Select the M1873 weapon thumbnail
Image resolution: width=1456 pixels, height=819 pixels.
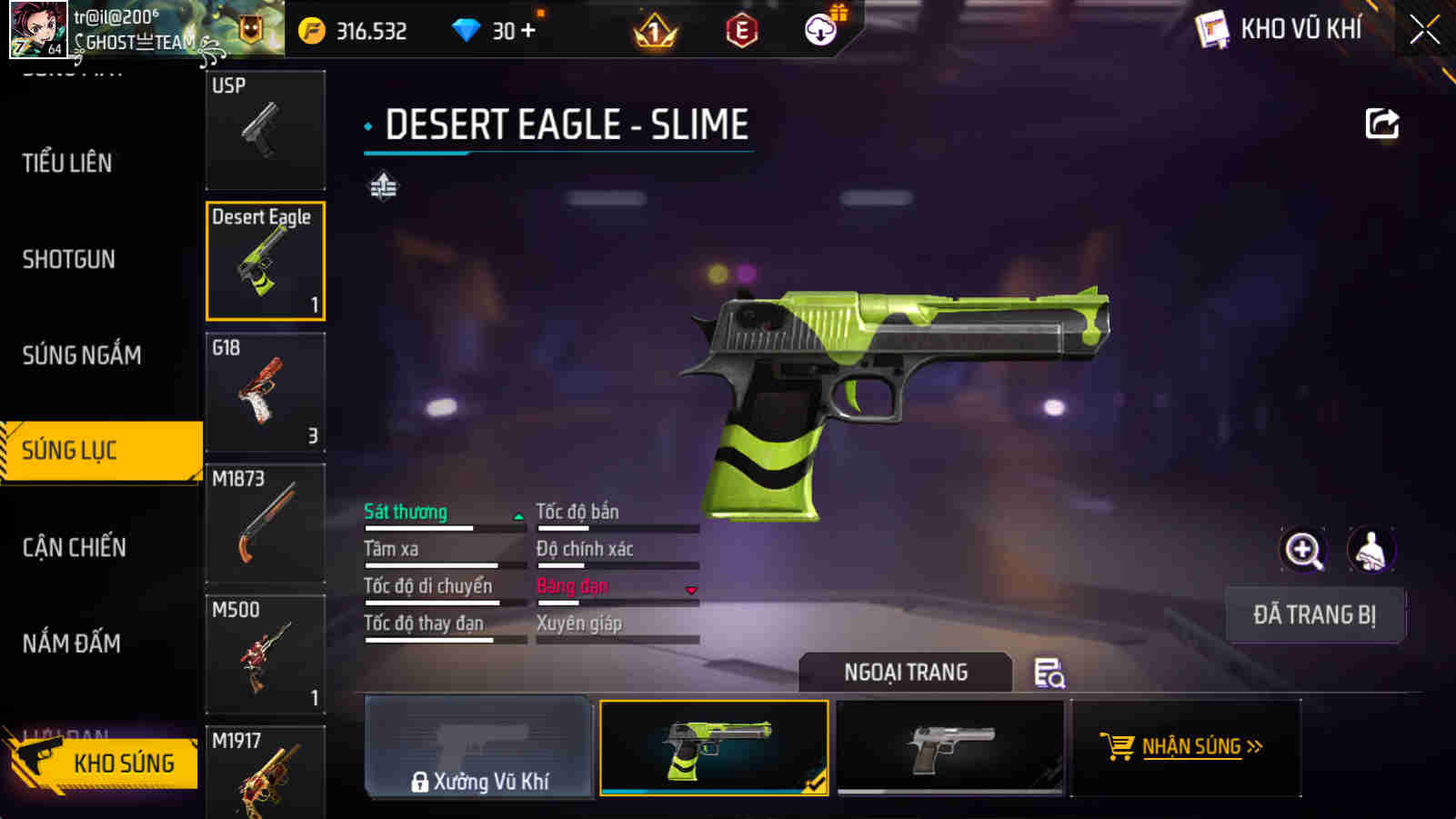(265, 524)
